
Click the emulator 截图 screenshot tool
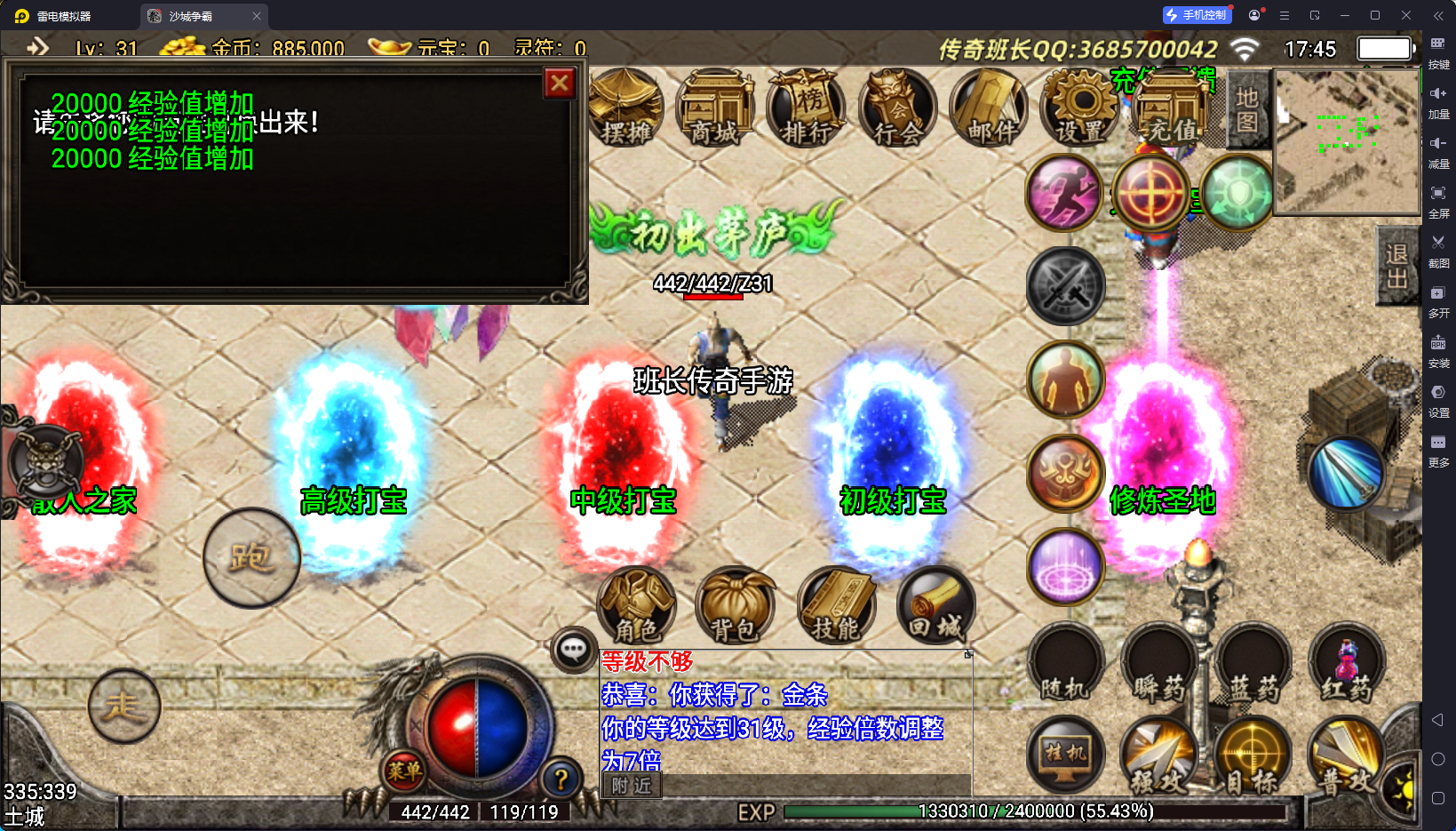[1438, 249]
